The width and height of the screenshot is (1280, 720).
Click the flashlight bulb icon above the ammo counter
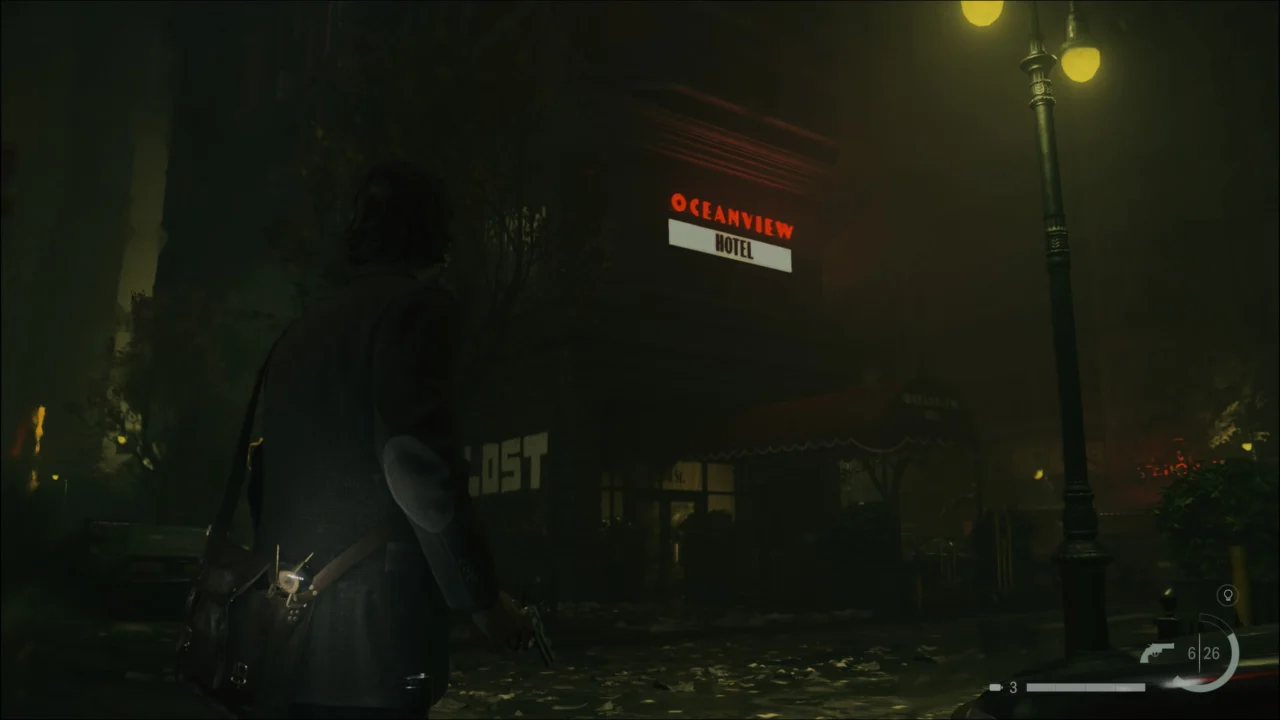pyautogui.click(x=1227, y=595)
